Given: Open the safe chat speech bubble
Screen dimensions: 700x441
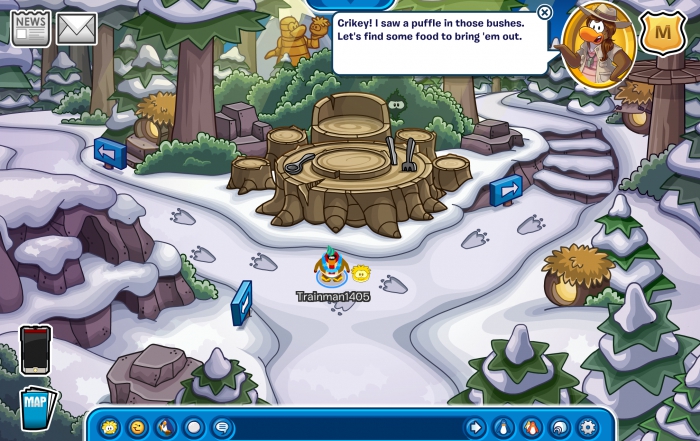Looking at the screenshot, I should [x=222, y=427].
